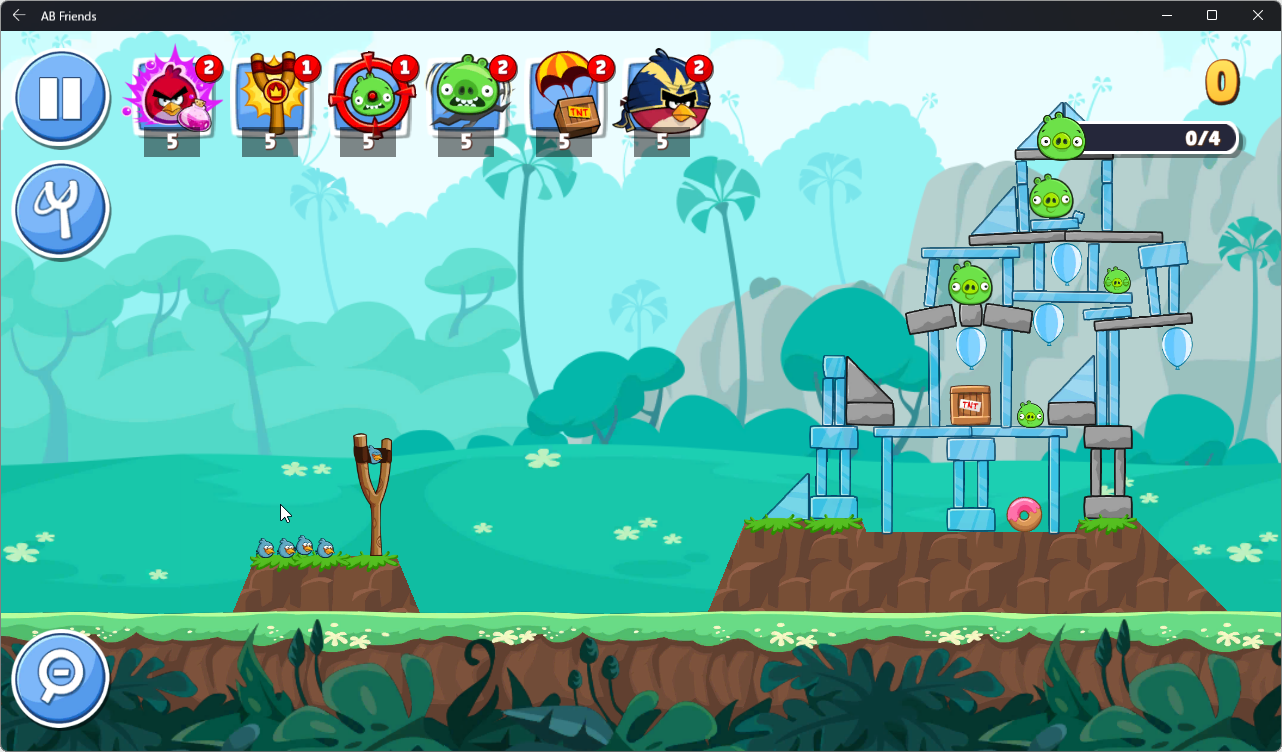Image resolution: width=1282 pixels, height=752 pixels.
Task: Open the zoom out magnifier control
Action: (x=61, y=677)
